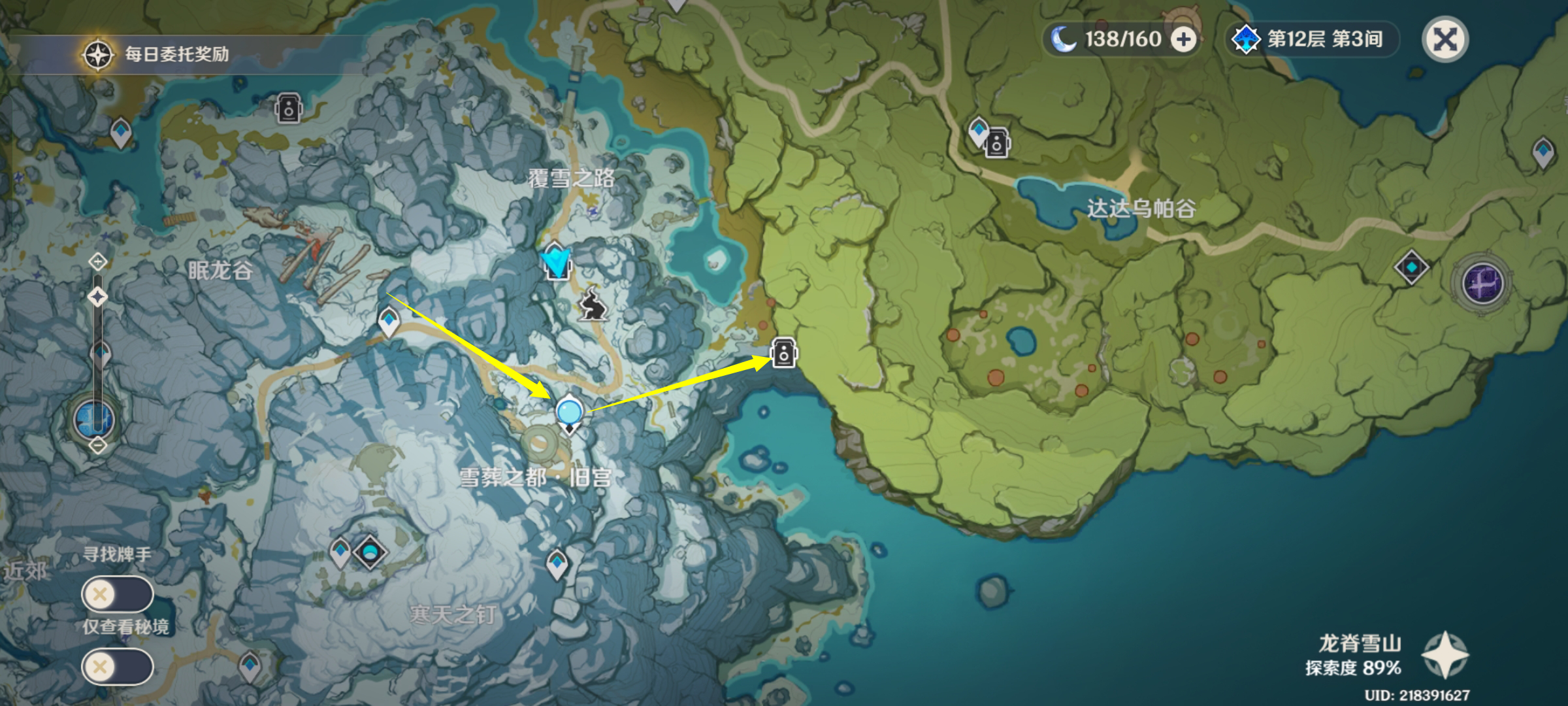Add Original Resin with the plus button
The image size is (1568, 706).
click(1183, 39)
